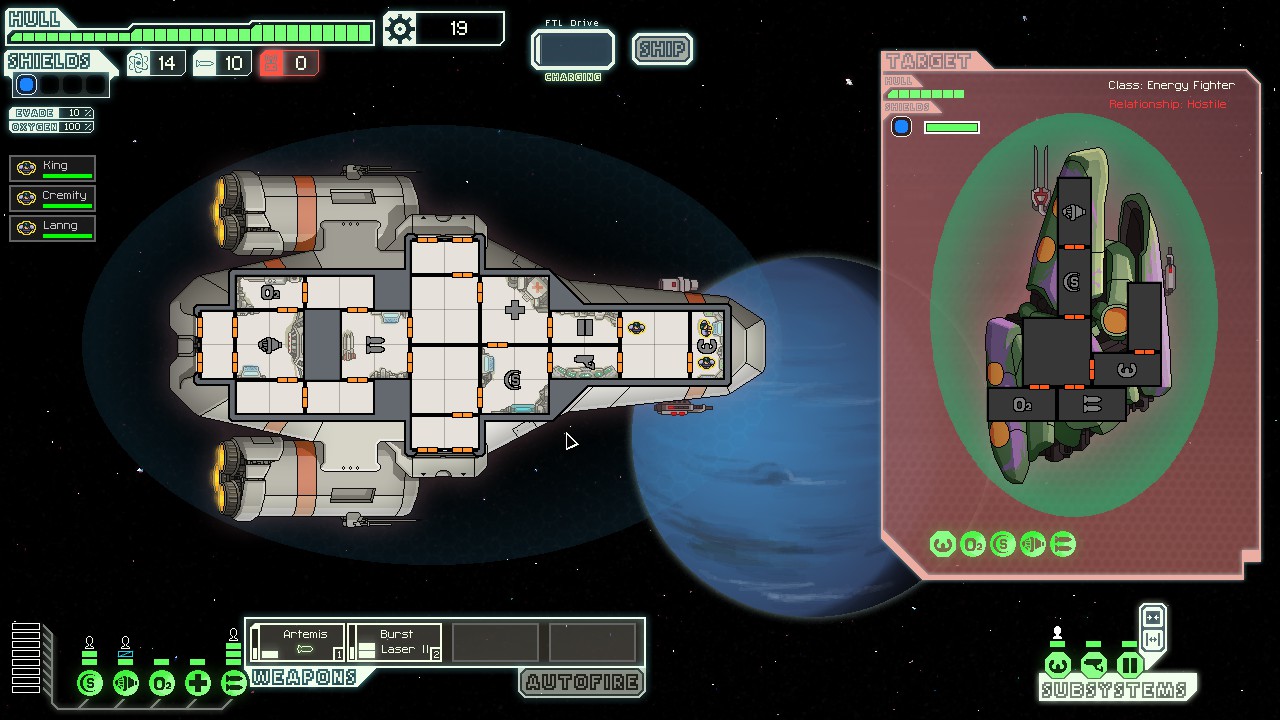Target the enemy ship's oxygen room

pos(1021,405)
